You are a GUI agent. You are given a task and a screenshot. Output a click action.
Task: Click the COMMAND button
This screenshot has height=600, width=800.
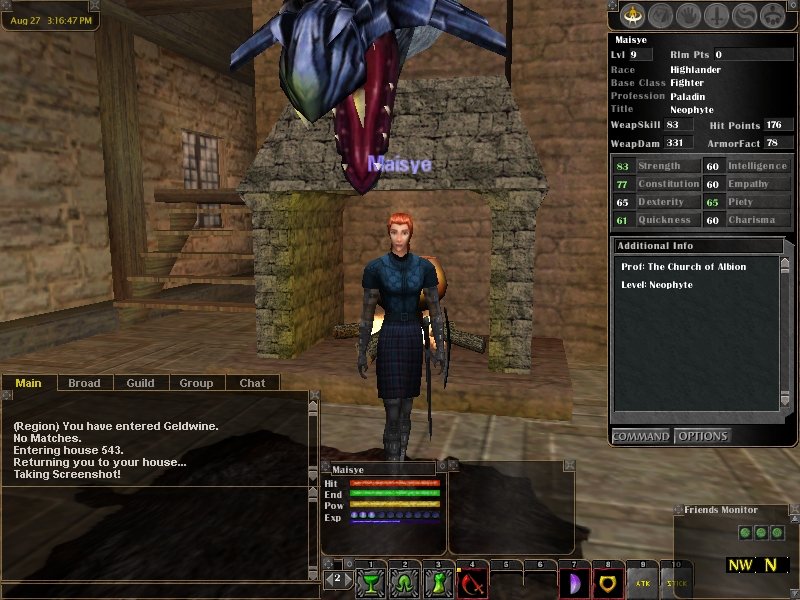(641, 436)
